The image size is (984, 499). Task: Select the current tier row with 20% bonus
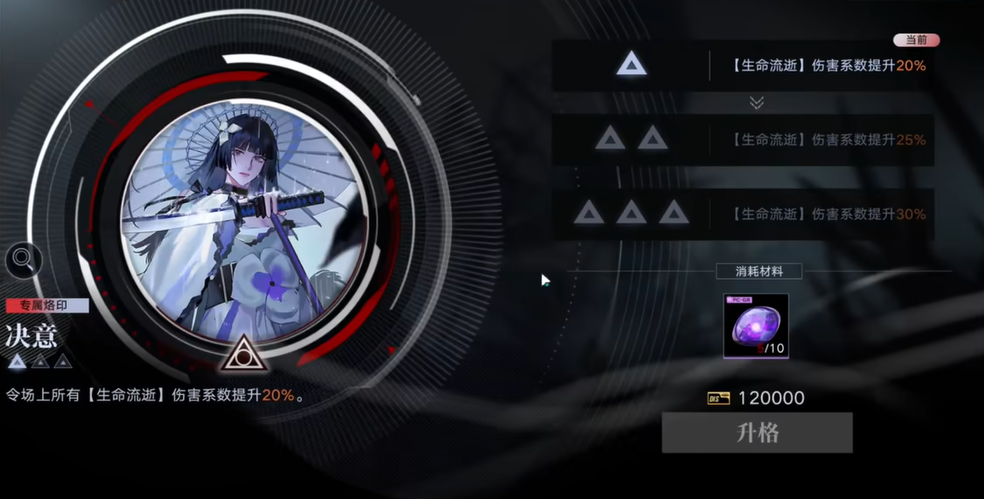[743, 66]
